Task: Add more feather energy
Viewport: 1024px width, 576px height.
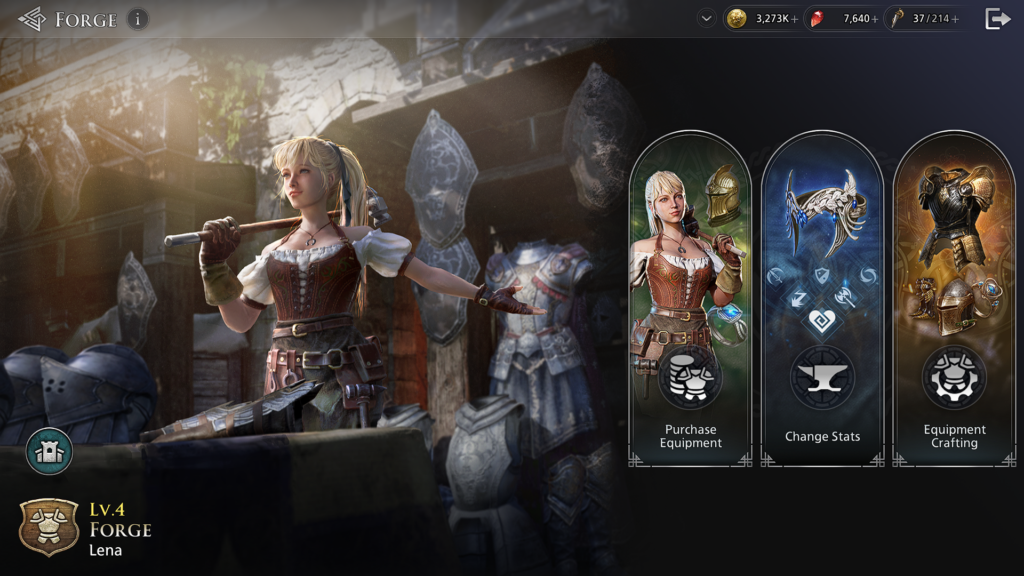Action: coord(955,19)
